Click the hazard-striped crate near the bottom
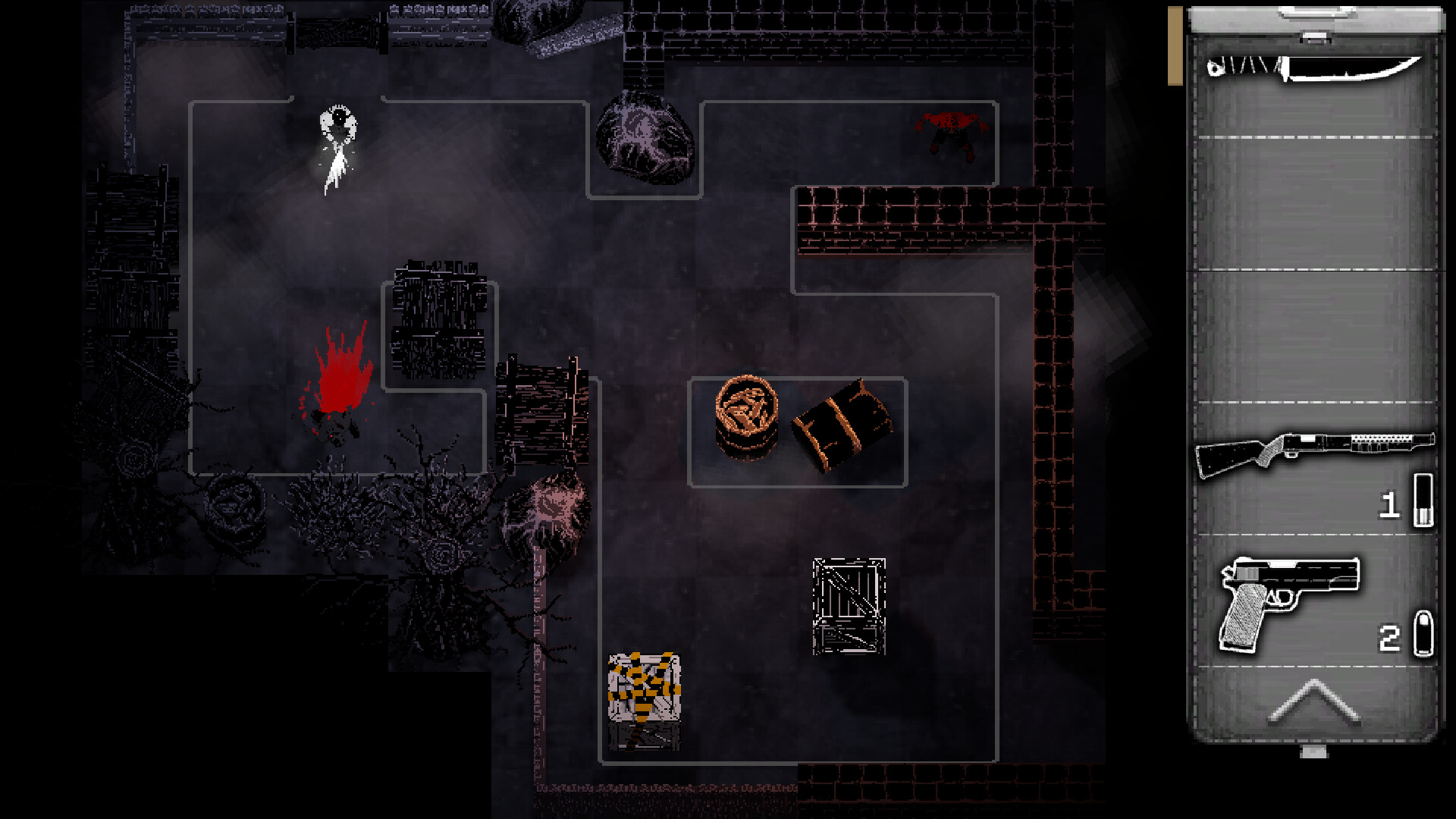The image size is (1456, 819). pyautogui.click(x=646, y=686)
